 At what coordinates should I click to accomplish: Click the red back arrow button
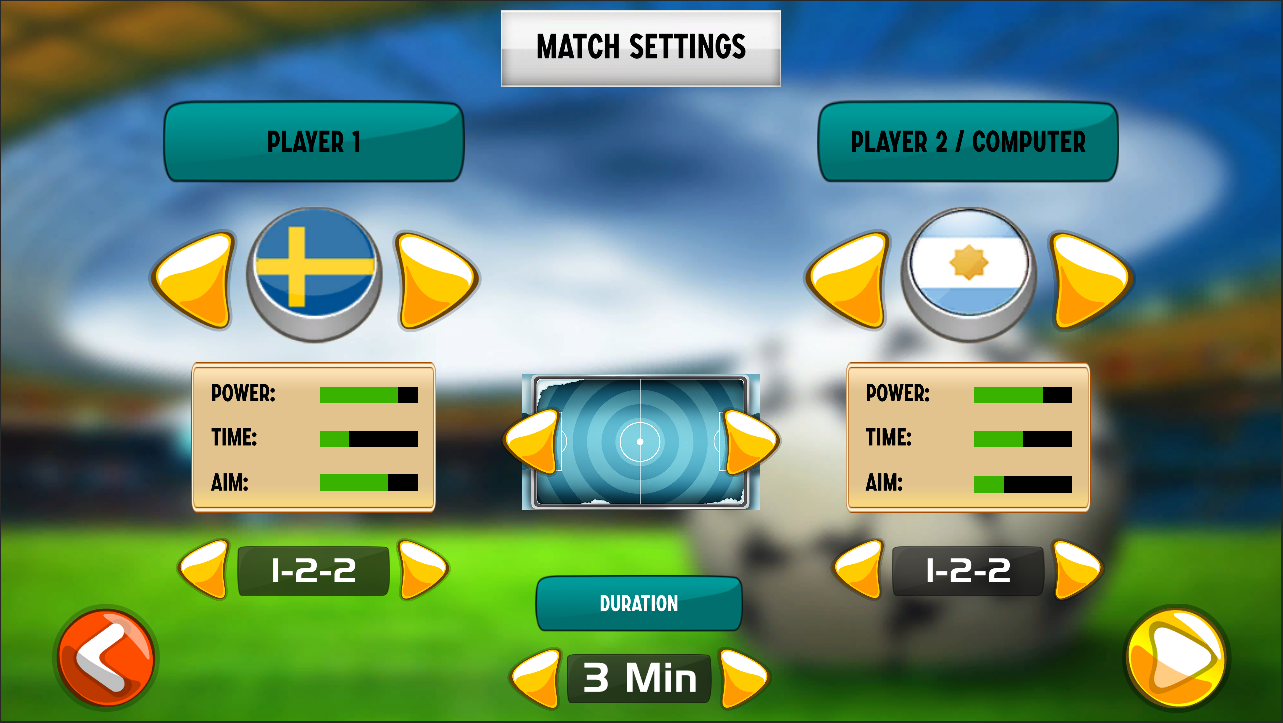pos(105,658)
